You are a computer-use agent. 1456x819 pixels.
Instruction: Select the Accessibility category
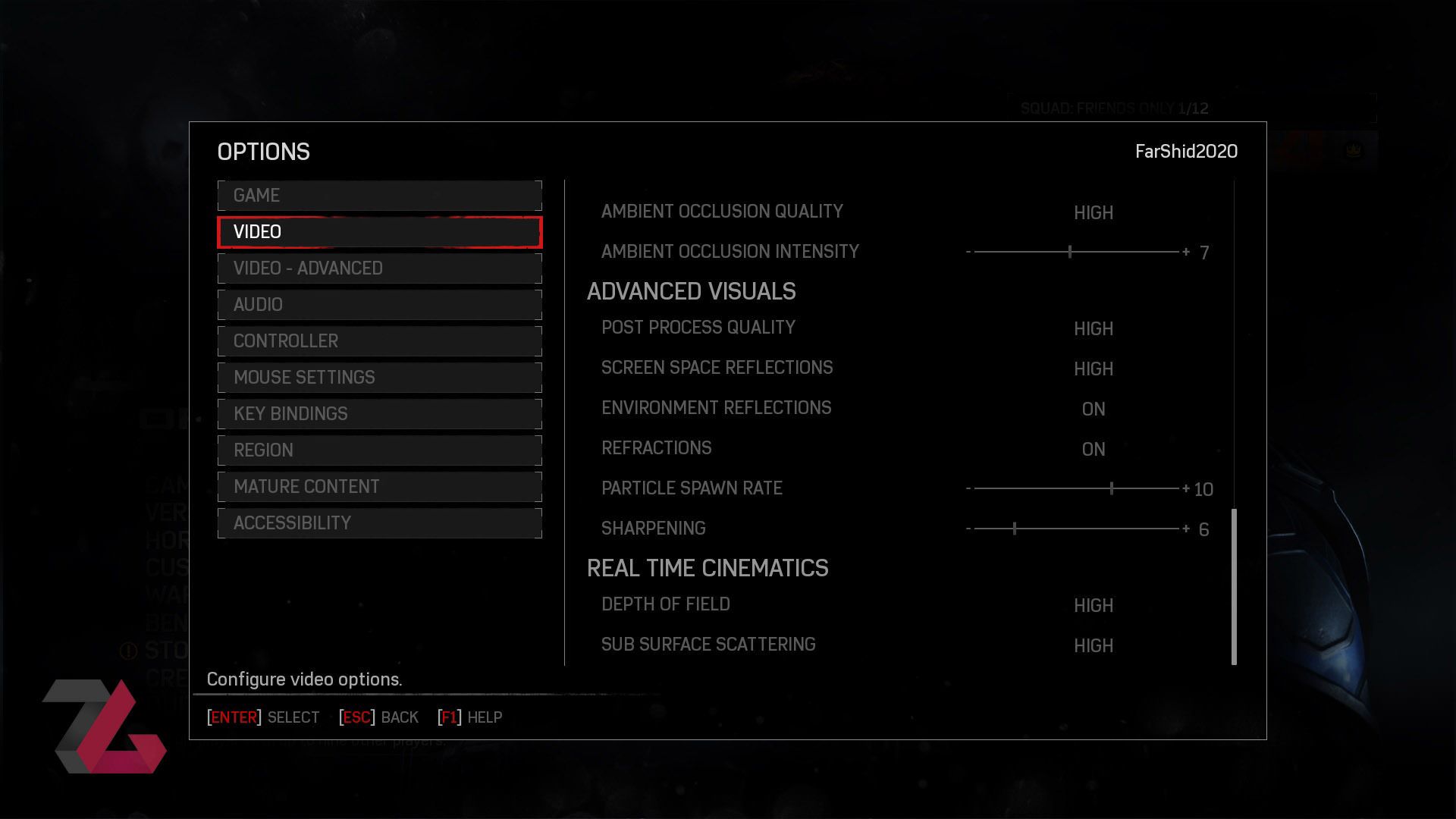(379, 523)
